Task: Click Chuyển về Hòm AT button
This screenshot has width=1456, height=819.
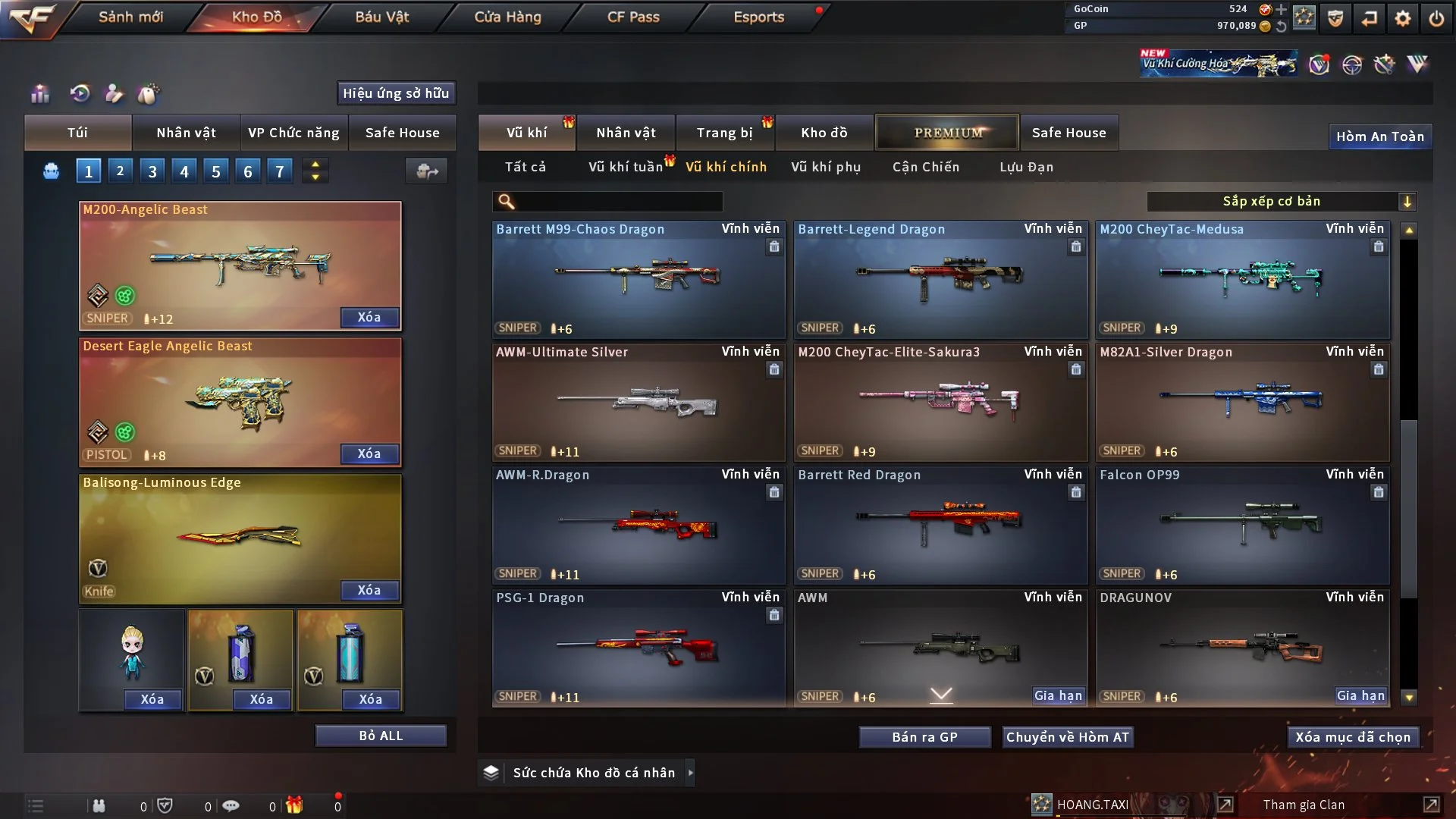Action: pyautogui.click(x=1067, y=737)
